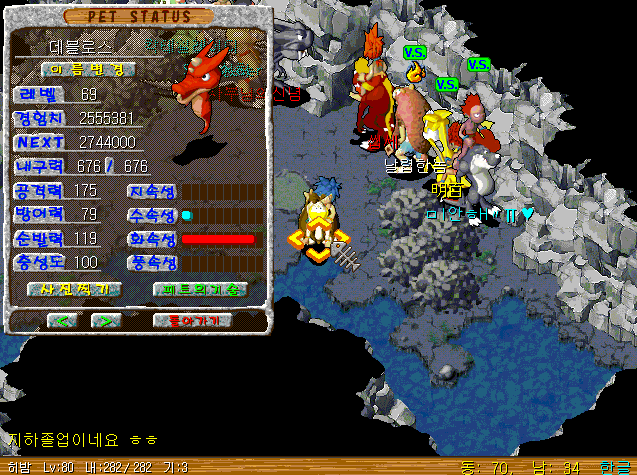Select the pet name field 데블로스

pos(82,46)
